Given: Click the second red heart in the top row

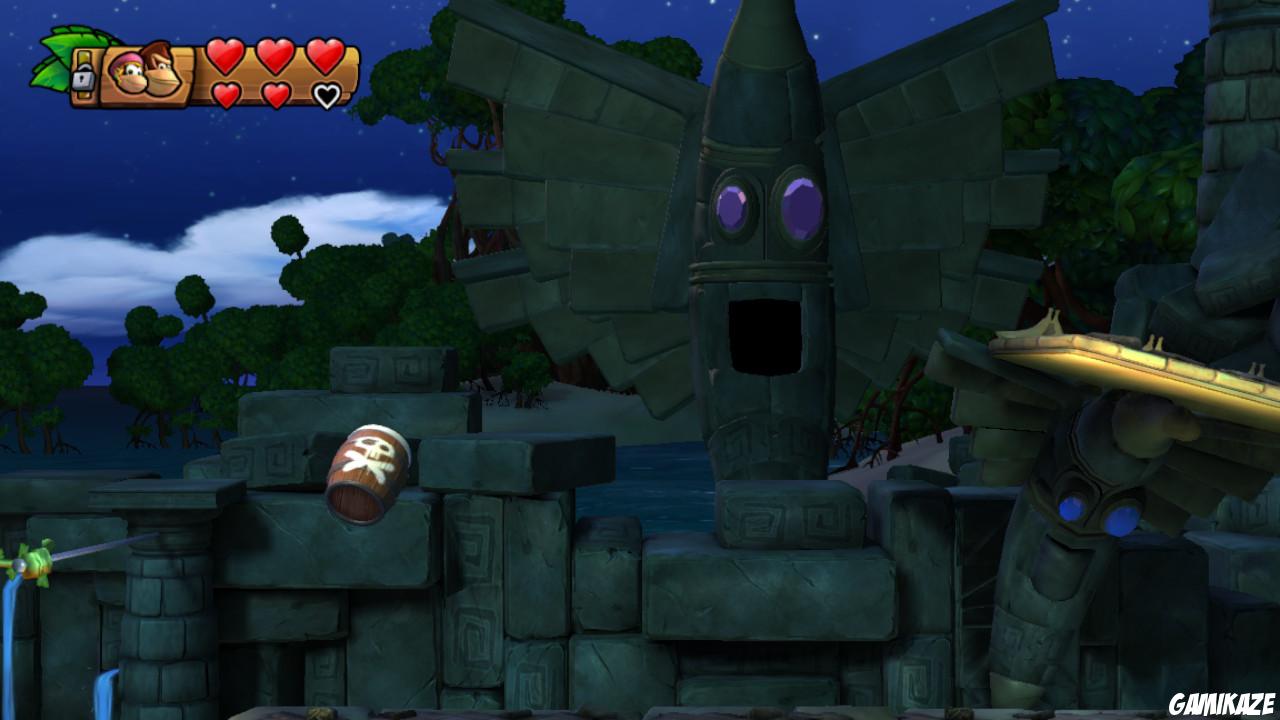Looking at the screenshot, I should 275,58.
